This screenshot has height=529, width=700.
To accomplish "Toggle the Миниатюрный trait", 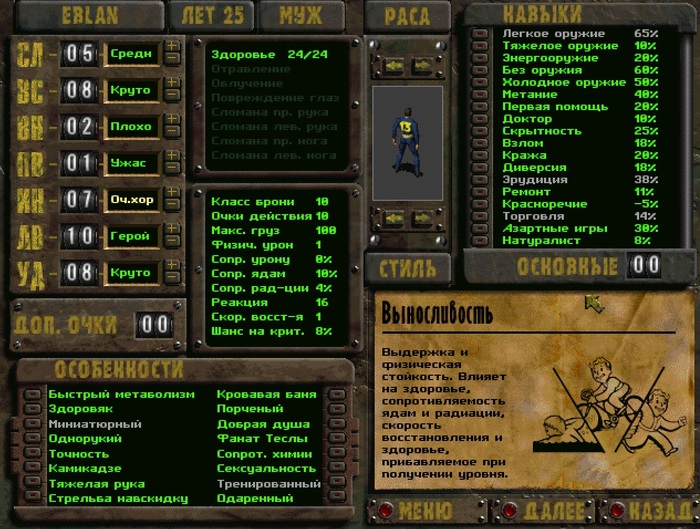I will 33,424.
